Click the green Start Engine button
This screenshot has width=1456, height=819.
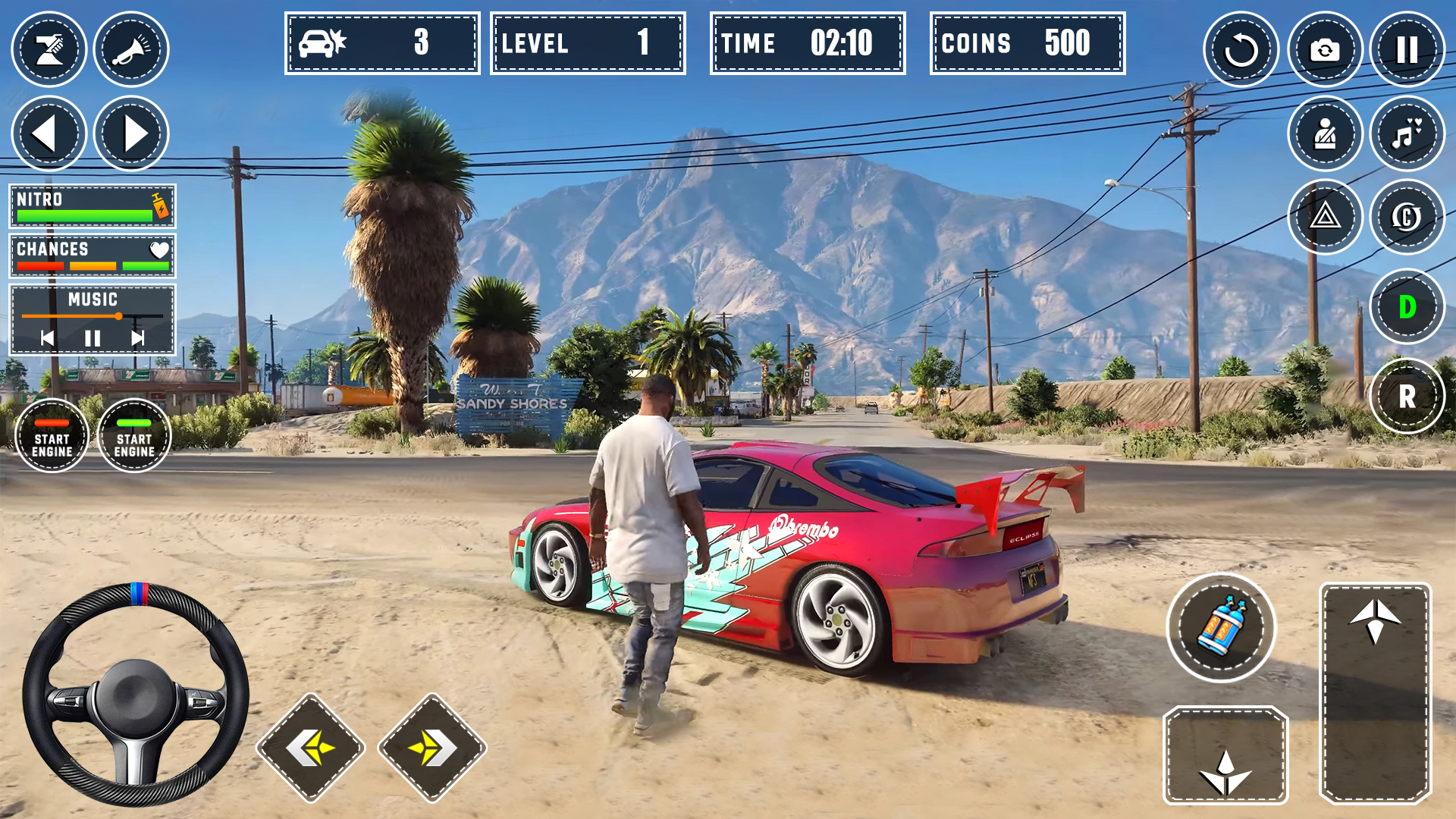click(x=134, y=436)
